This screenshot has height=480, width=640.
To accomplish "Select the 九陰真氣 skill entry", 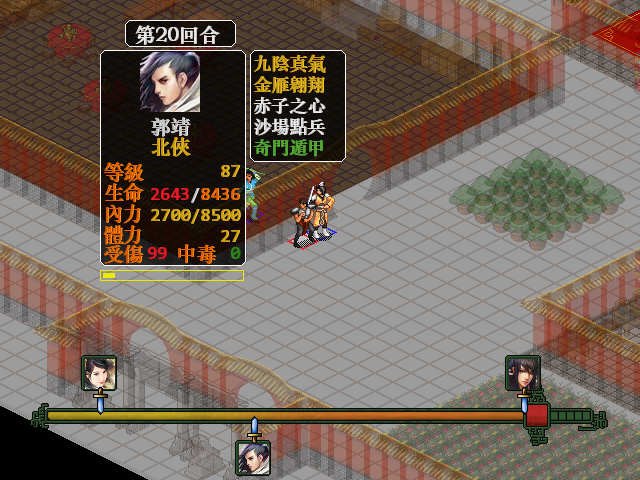I will pyautogui.click(x=297, y=64).
